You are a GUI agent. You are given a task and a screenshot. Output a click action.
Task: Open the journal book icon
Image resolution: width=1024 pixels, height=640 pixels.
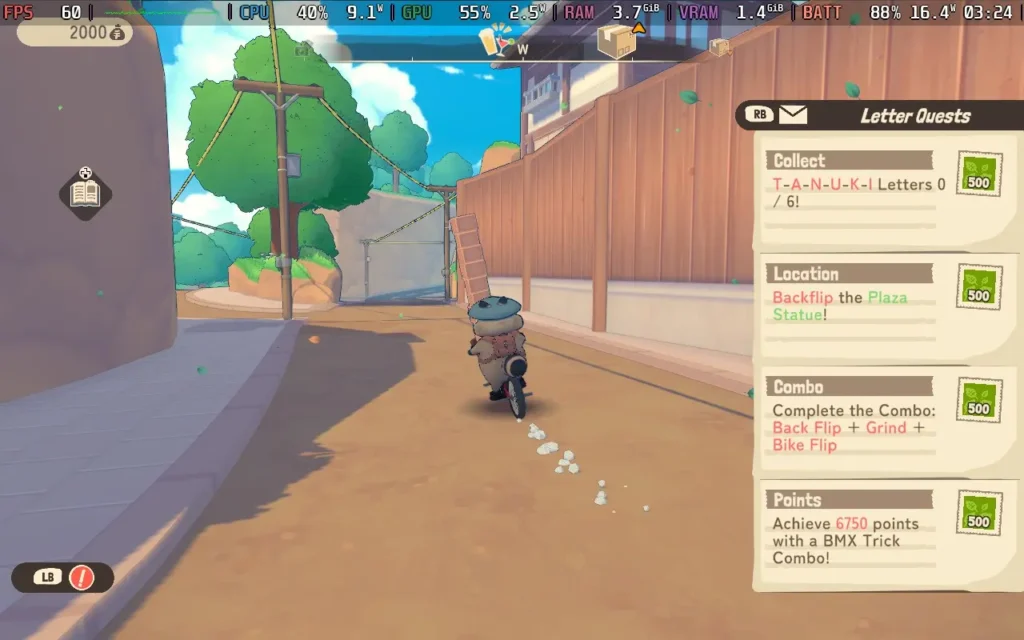click(85, 194)
